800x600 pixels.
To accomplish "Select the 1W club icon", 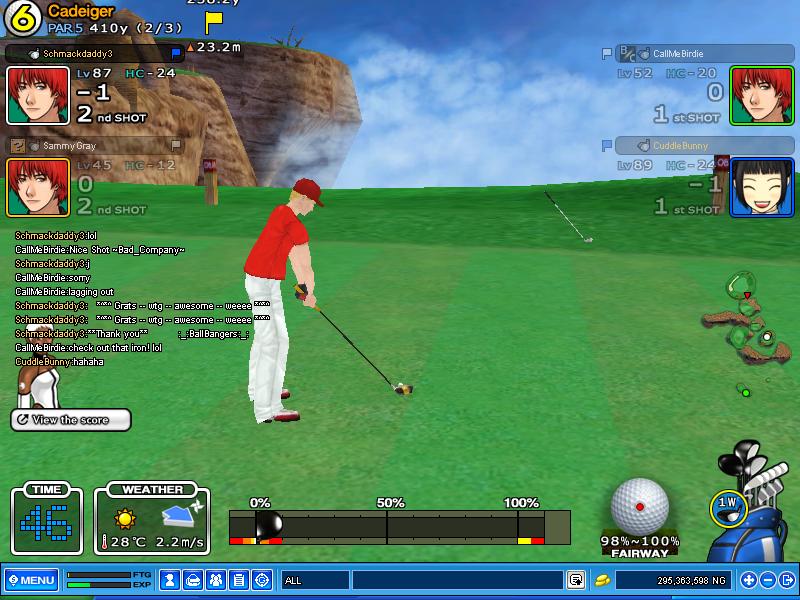I will [x=727, y=506].
